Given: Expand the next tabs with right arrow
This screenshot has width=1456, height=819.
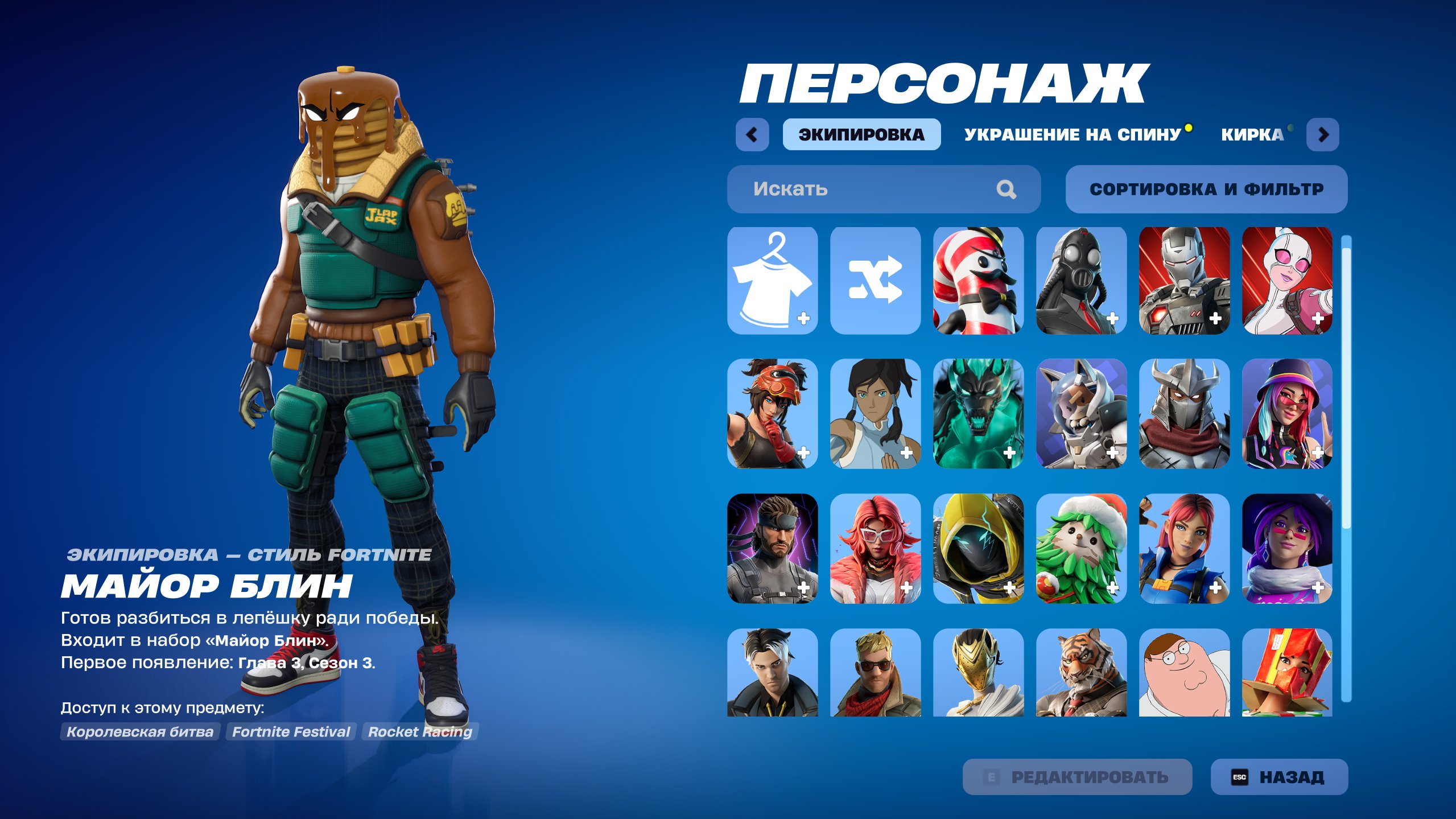Looking at the screenshot, I should pyautogui.click(x=1324, y=135).
